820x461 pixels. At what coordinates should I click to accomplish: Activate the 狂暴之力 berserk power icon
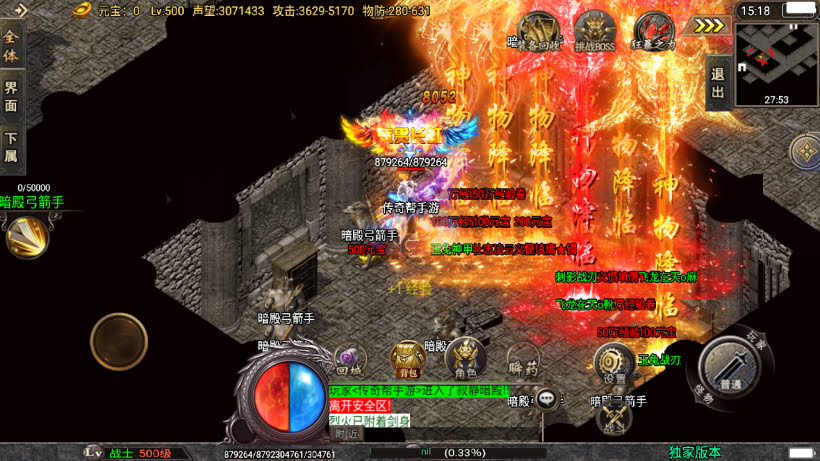(x=654, y=30)
